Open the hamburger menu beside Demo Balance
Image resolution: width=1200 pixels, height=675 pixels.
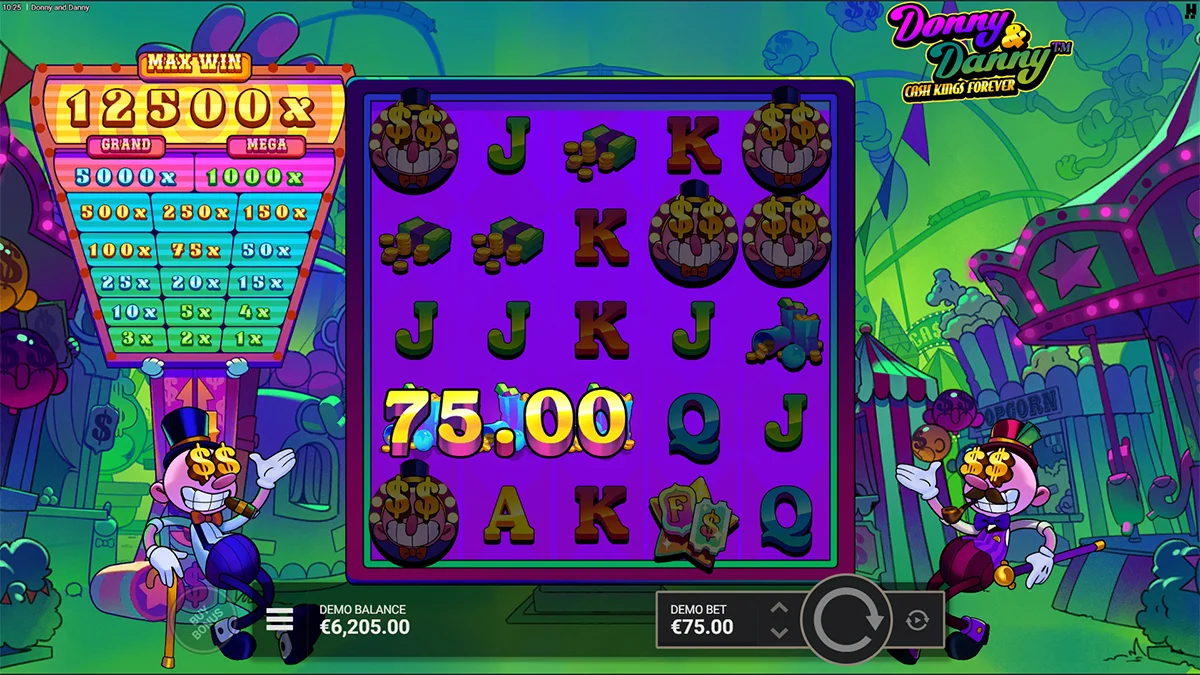[x=279, y=620]
